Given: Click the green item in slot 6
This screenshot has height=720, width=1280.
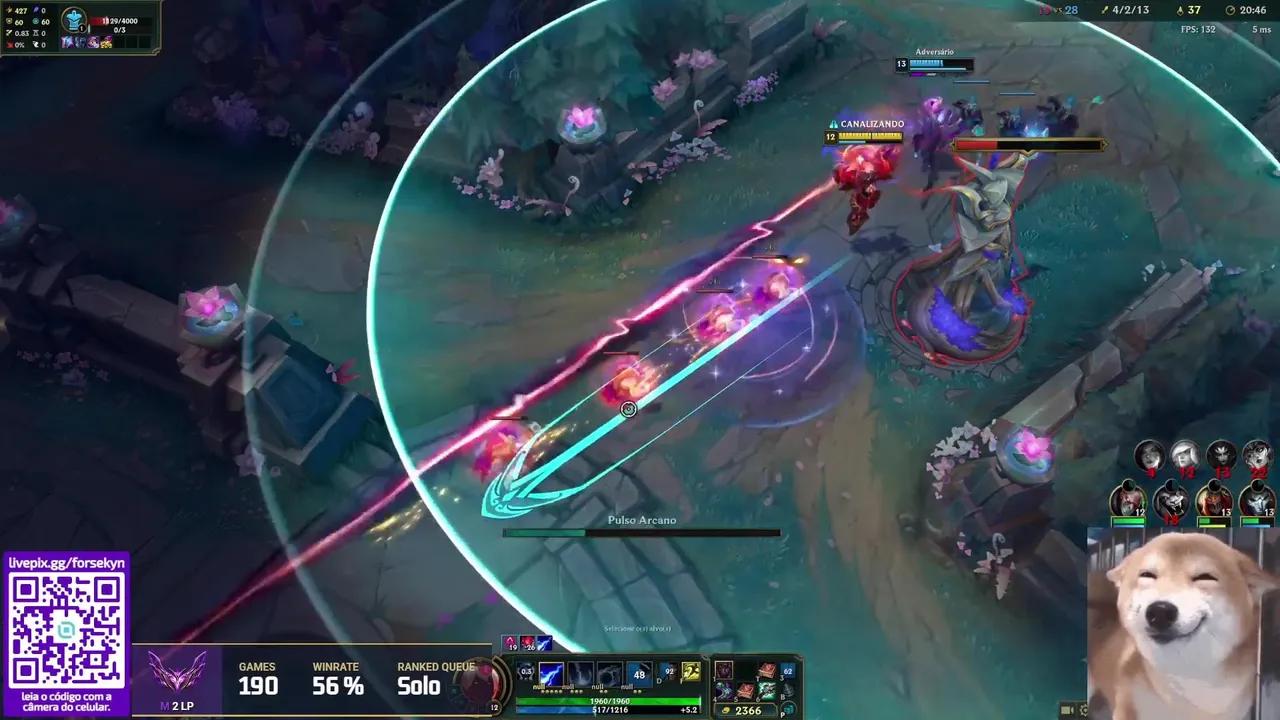Looking at the screenshot, I should [x=767, y=691].
